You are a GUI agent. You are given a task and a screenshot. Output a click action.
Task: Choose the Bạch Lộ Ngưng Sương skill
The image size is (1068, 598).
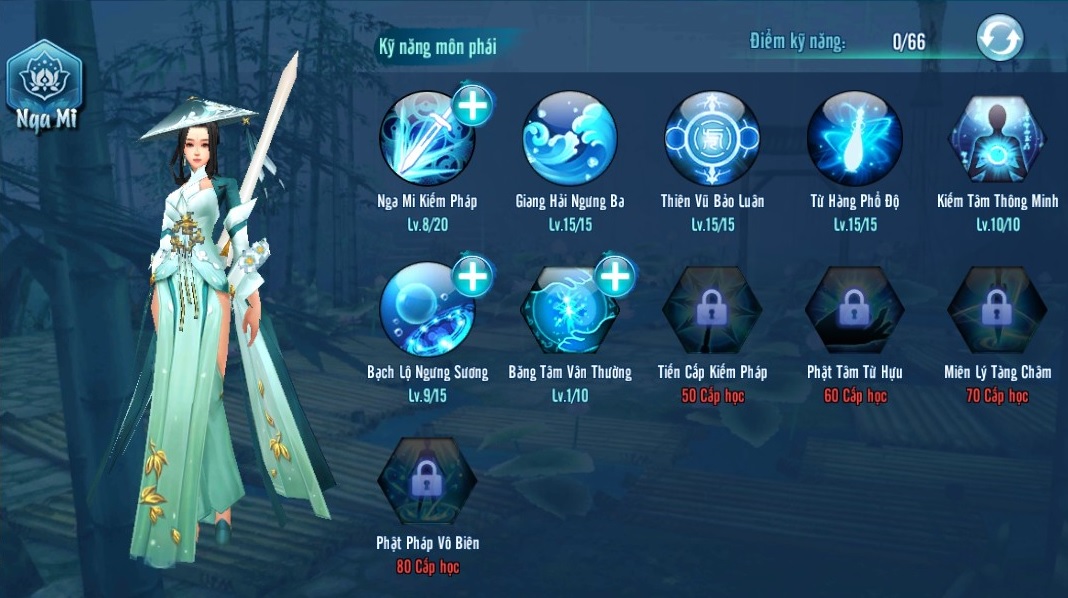pos(427,310)
